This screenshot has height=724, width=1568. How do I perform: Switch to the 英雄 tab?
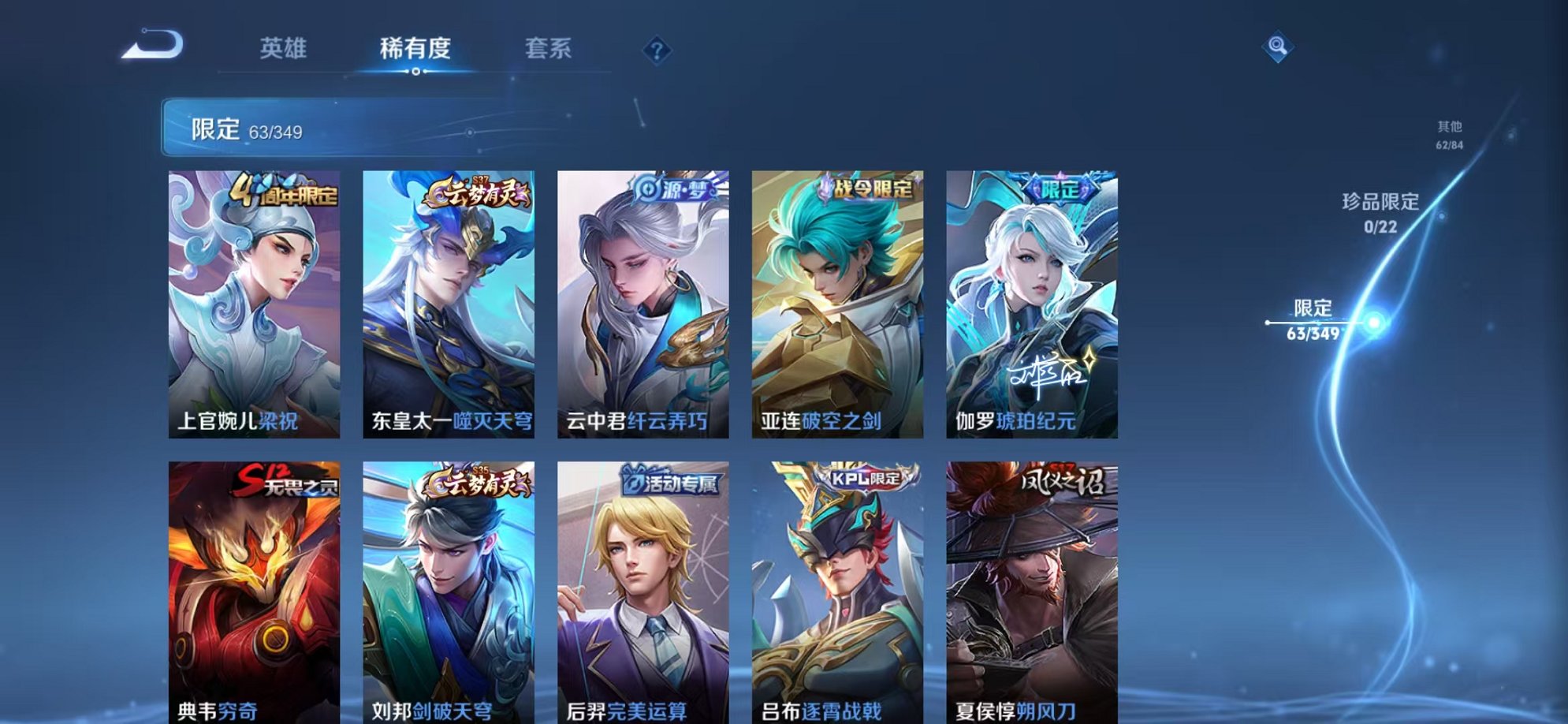(x=285, y=47)
